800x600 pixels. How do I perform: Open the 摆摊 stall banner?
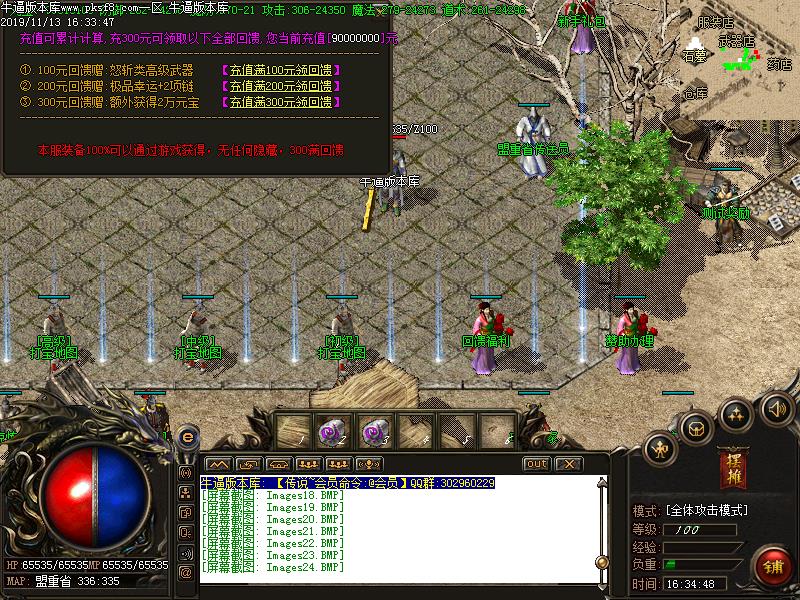coord(733,470)
